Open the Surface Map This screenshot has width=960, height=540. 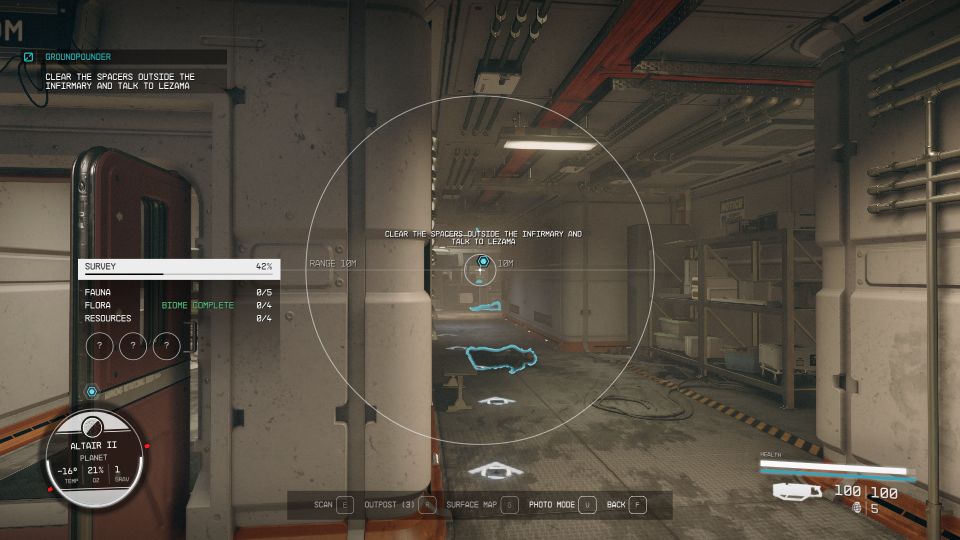click(482, 505)
